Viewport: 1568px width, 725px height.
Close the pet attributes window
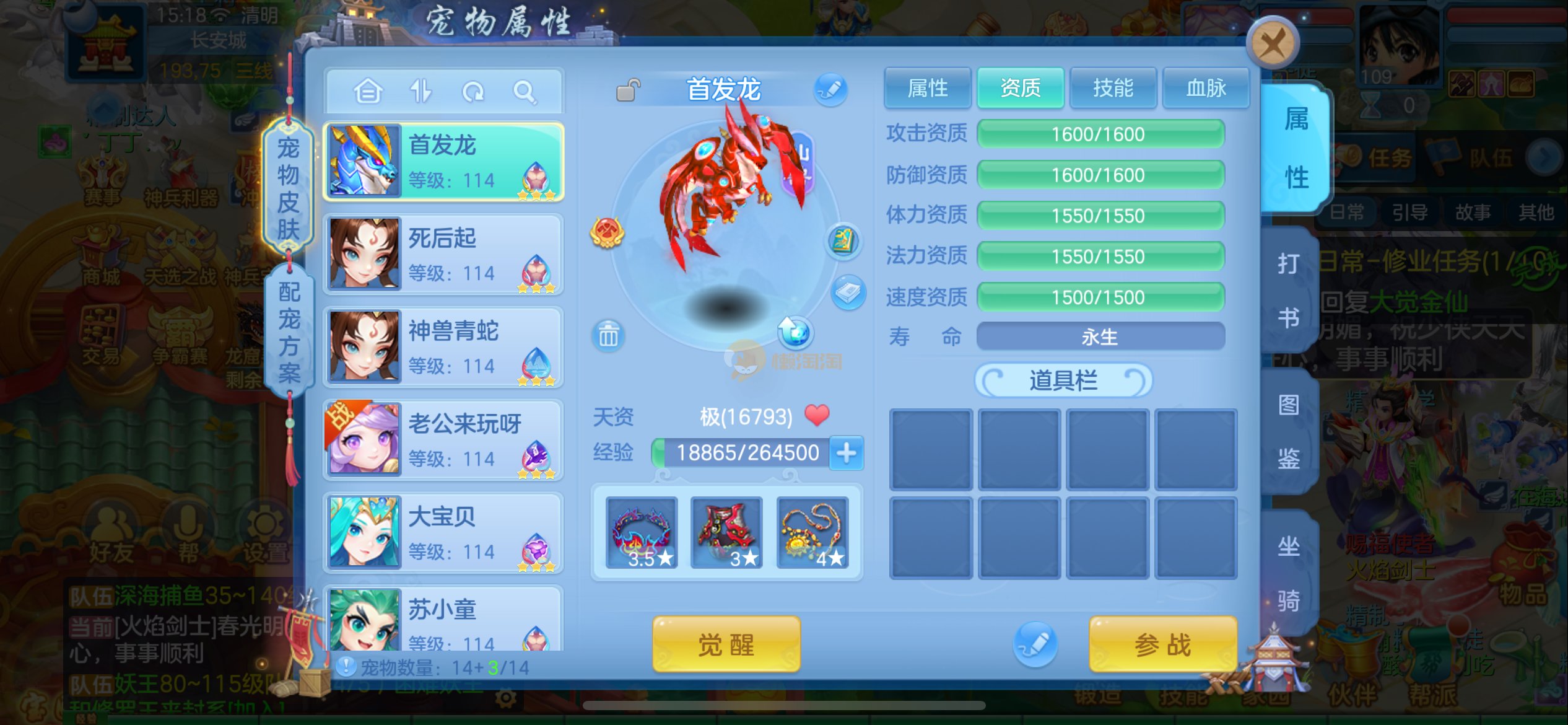[1273, 44]
